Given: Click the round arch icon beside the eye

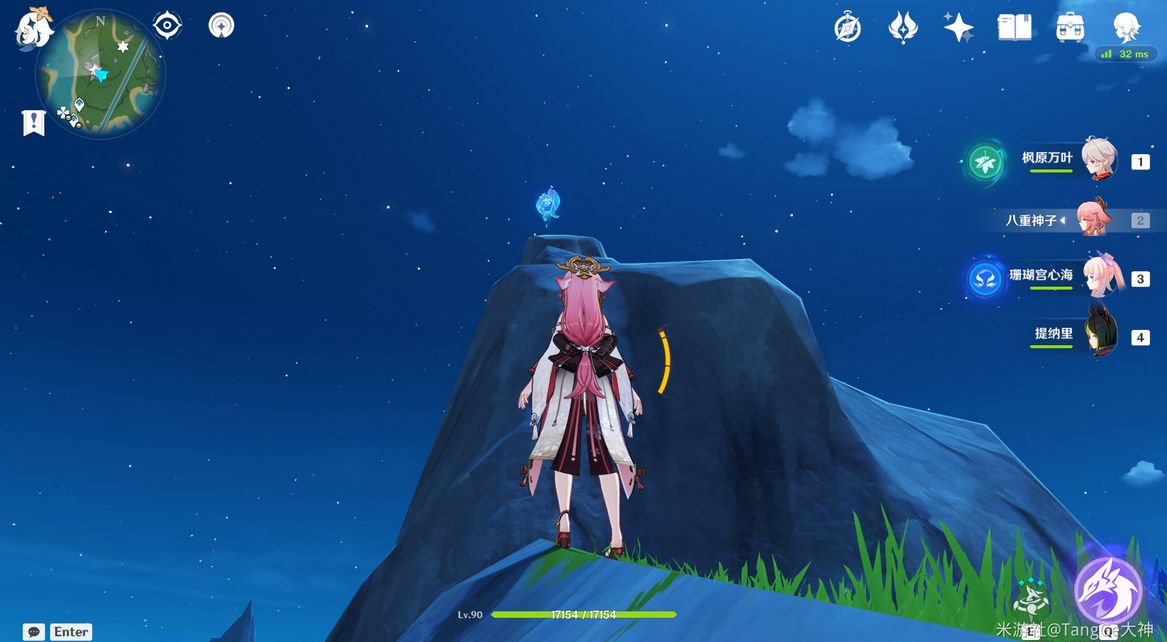Looking at the screenshot, I should pos(221,25).
